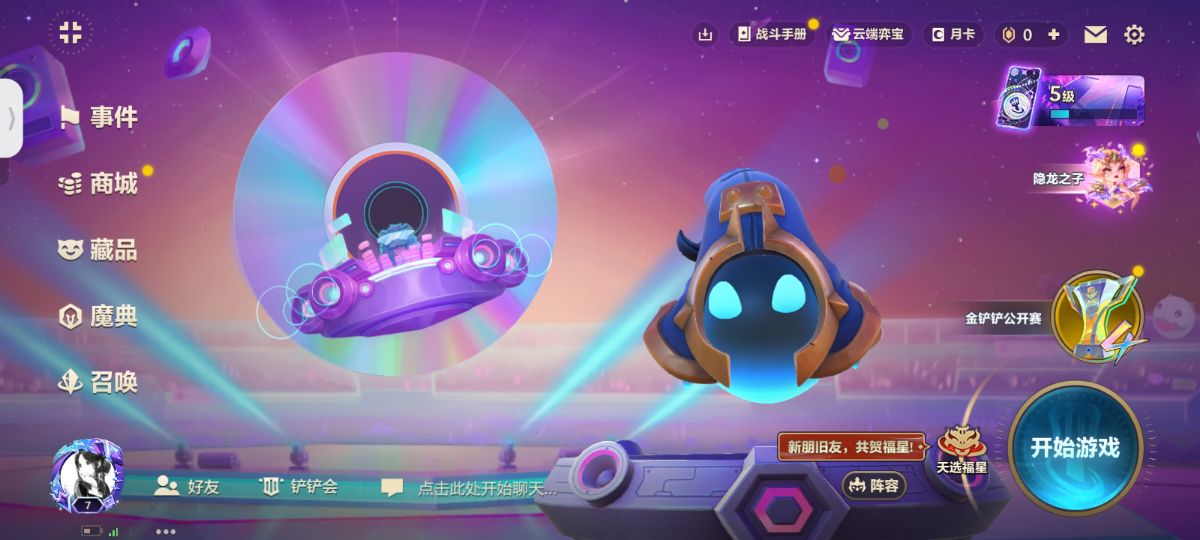The width and height of the screenshot is (1200, 540).
Task: Open the 事件 events menu
Action: click(x=99, y=118)
